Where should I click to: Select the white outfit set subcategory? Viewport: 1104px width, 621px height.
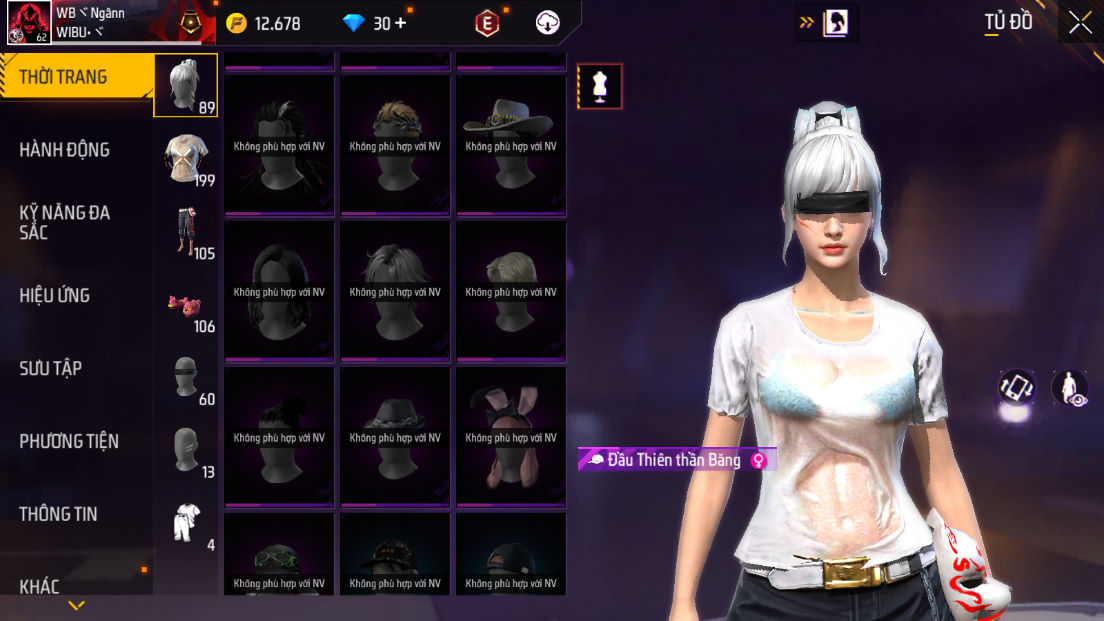click(186, 523)
